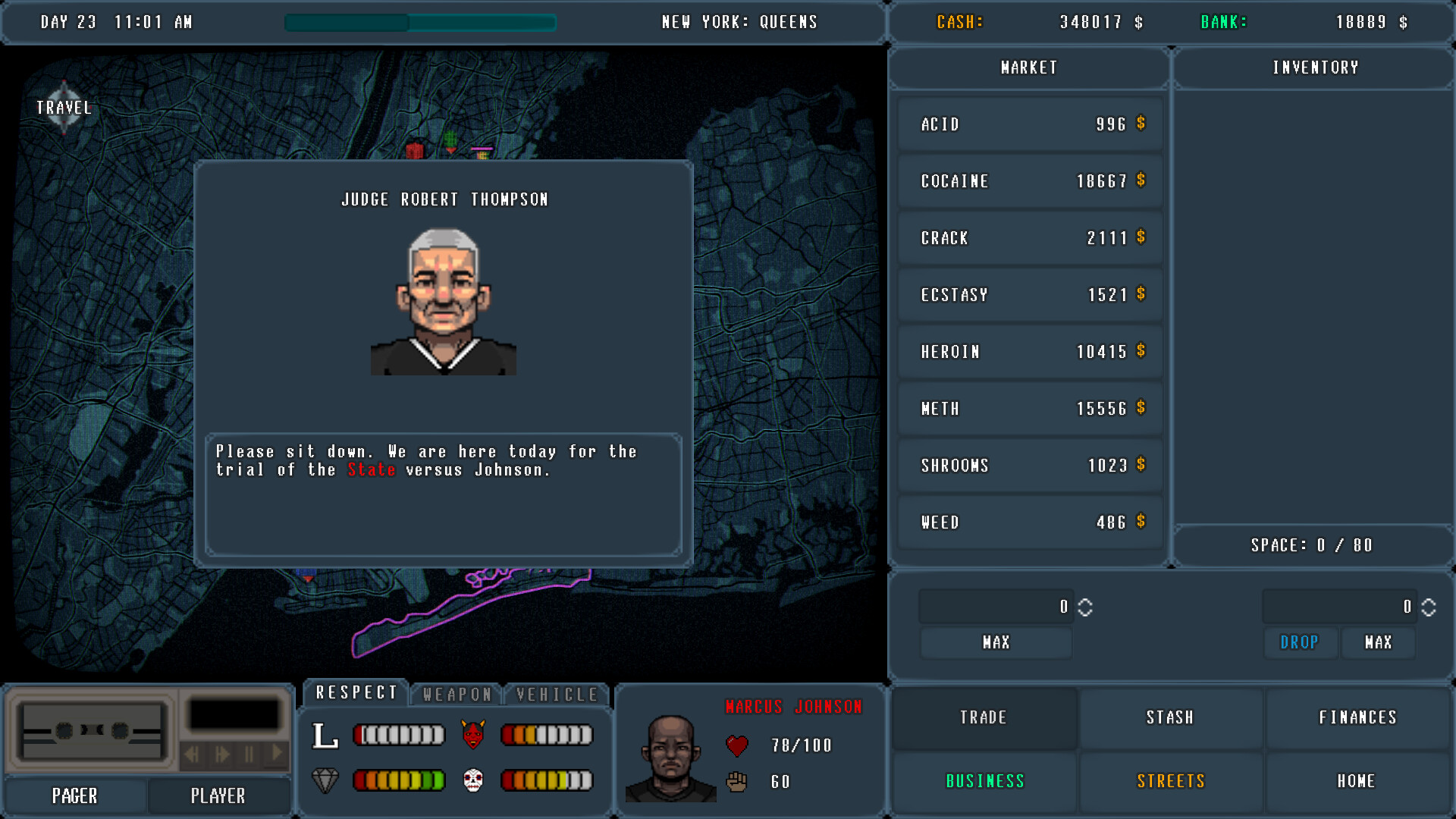
Task: Expand the Finances panel
Action: coord(1357,717)
